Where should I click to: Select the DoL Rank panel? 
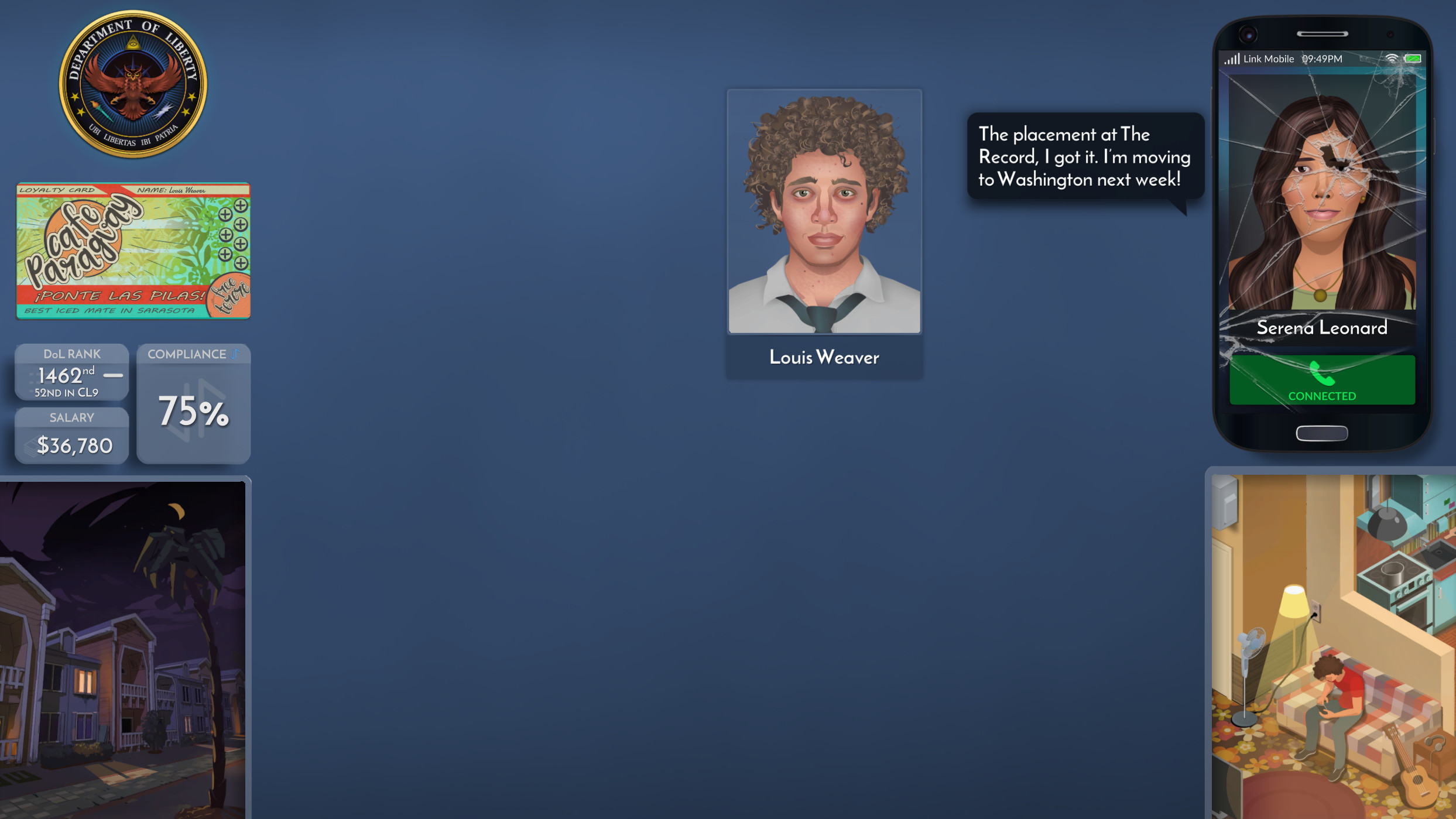pos(71,372)
